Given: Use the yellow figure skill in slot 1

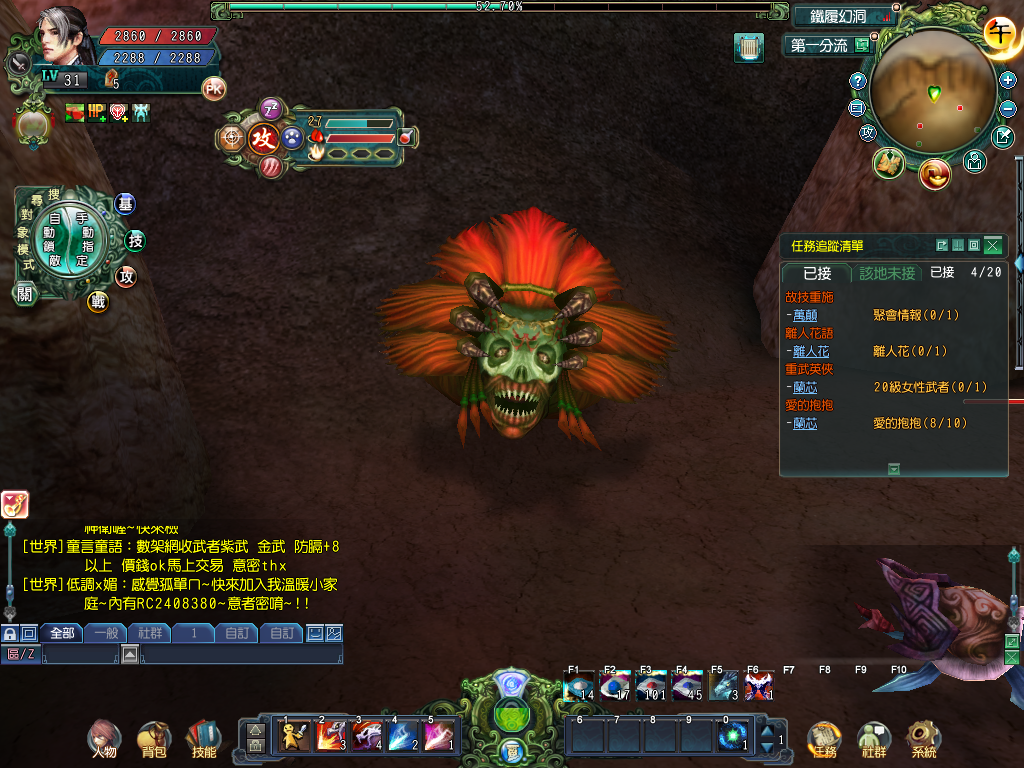Looking at the screenshot, I should coord(294,736).
